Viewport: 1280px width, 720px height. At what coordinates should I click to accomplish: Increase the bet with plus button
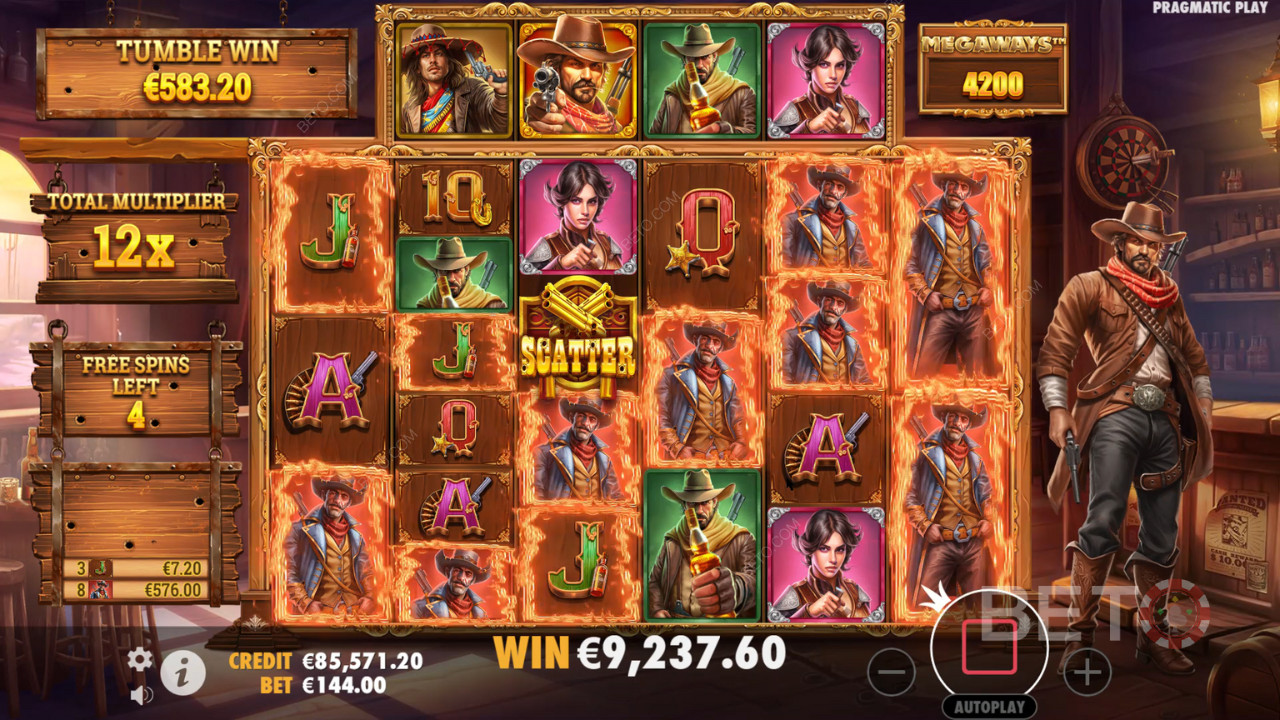1087,672
